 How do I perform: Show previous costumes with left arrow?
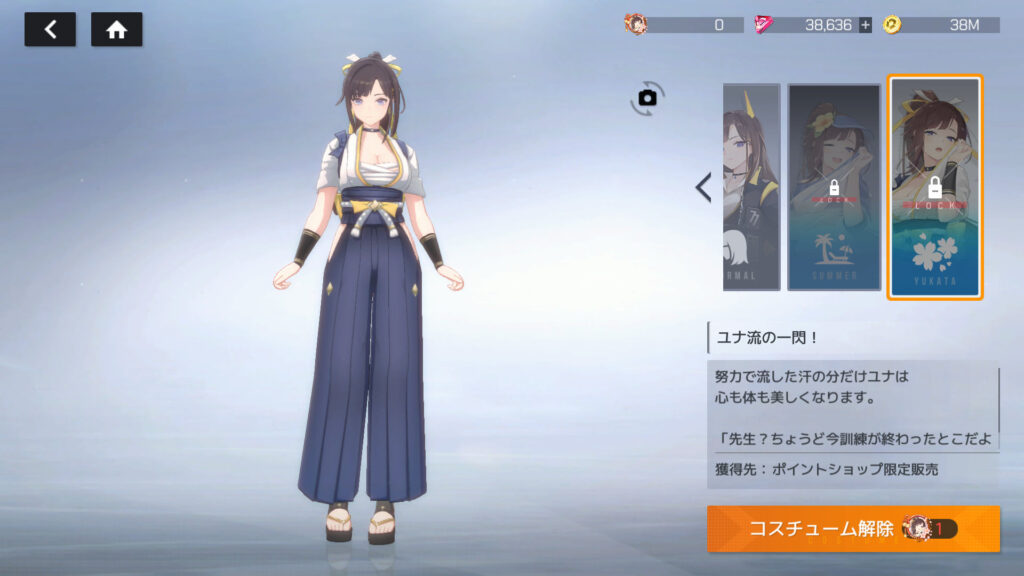(x=703, y=187)
